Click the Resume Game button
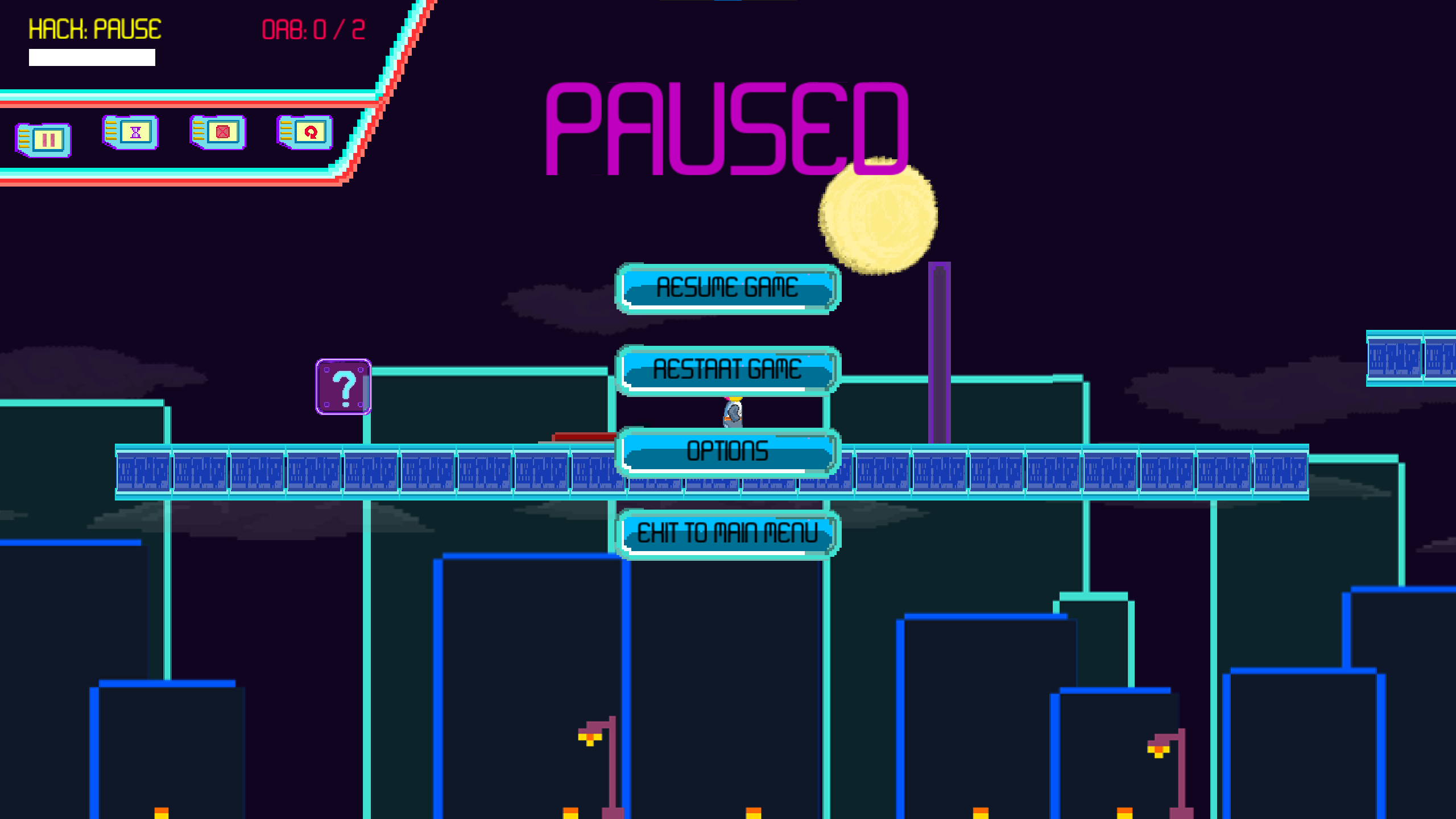 tap(727, 288)
